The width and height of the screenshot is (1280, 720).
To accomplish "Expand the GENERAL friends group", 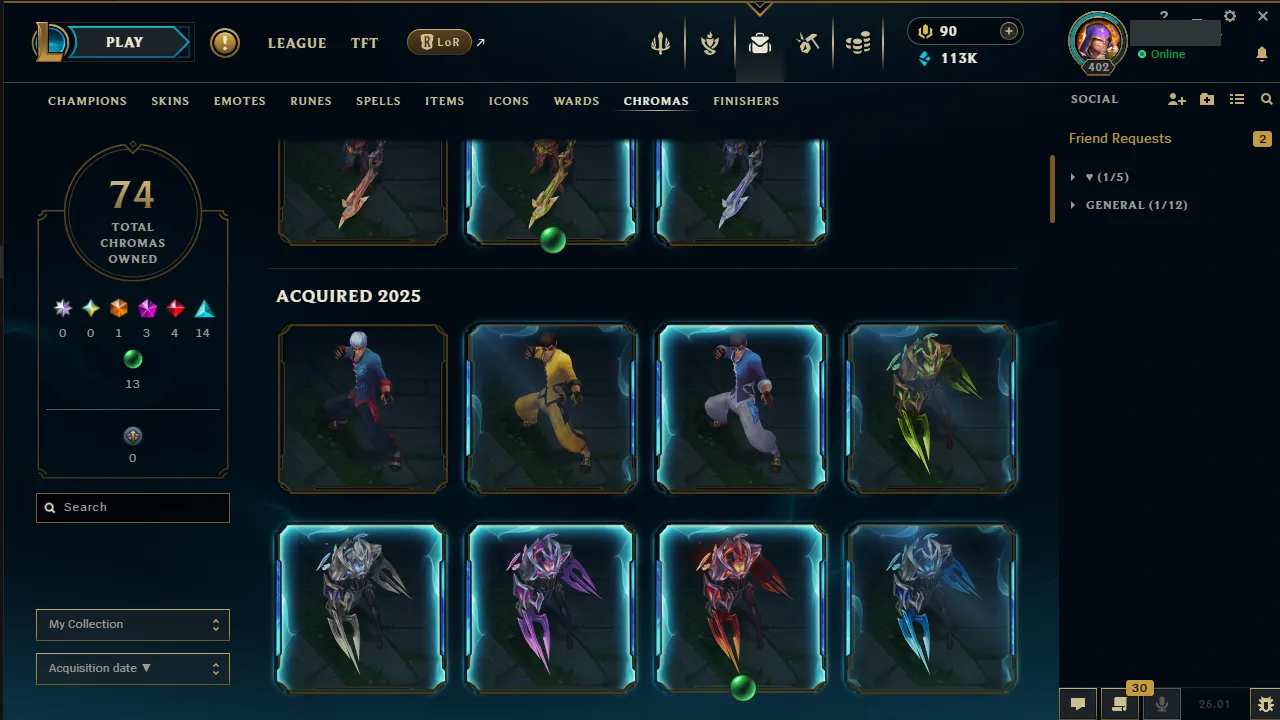I will pyautogui.click(x=1073, y=205).
